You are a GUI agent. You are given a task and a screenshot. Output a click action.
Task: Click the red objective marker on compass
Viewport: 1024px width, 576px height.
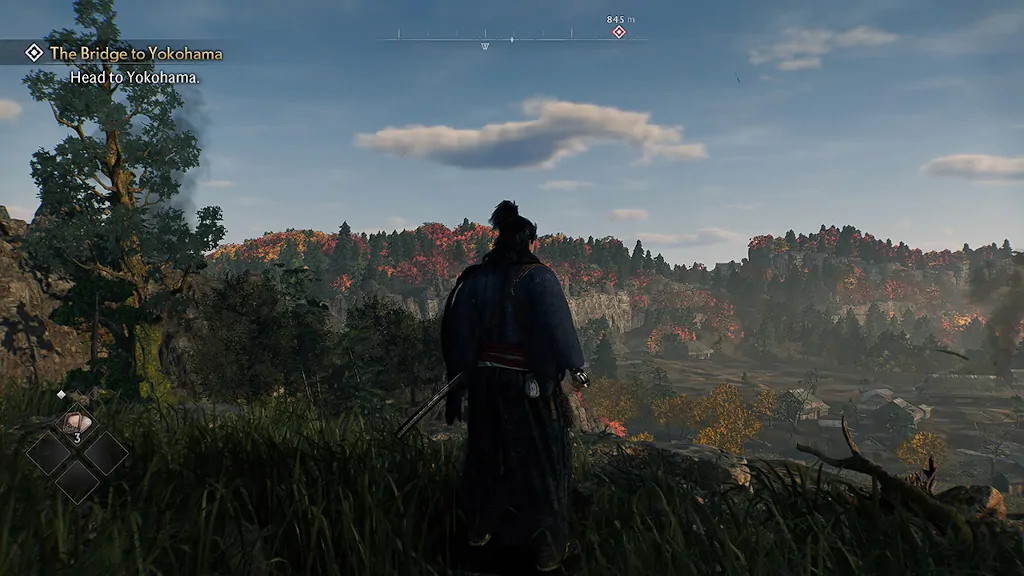(x=618, y=32)
